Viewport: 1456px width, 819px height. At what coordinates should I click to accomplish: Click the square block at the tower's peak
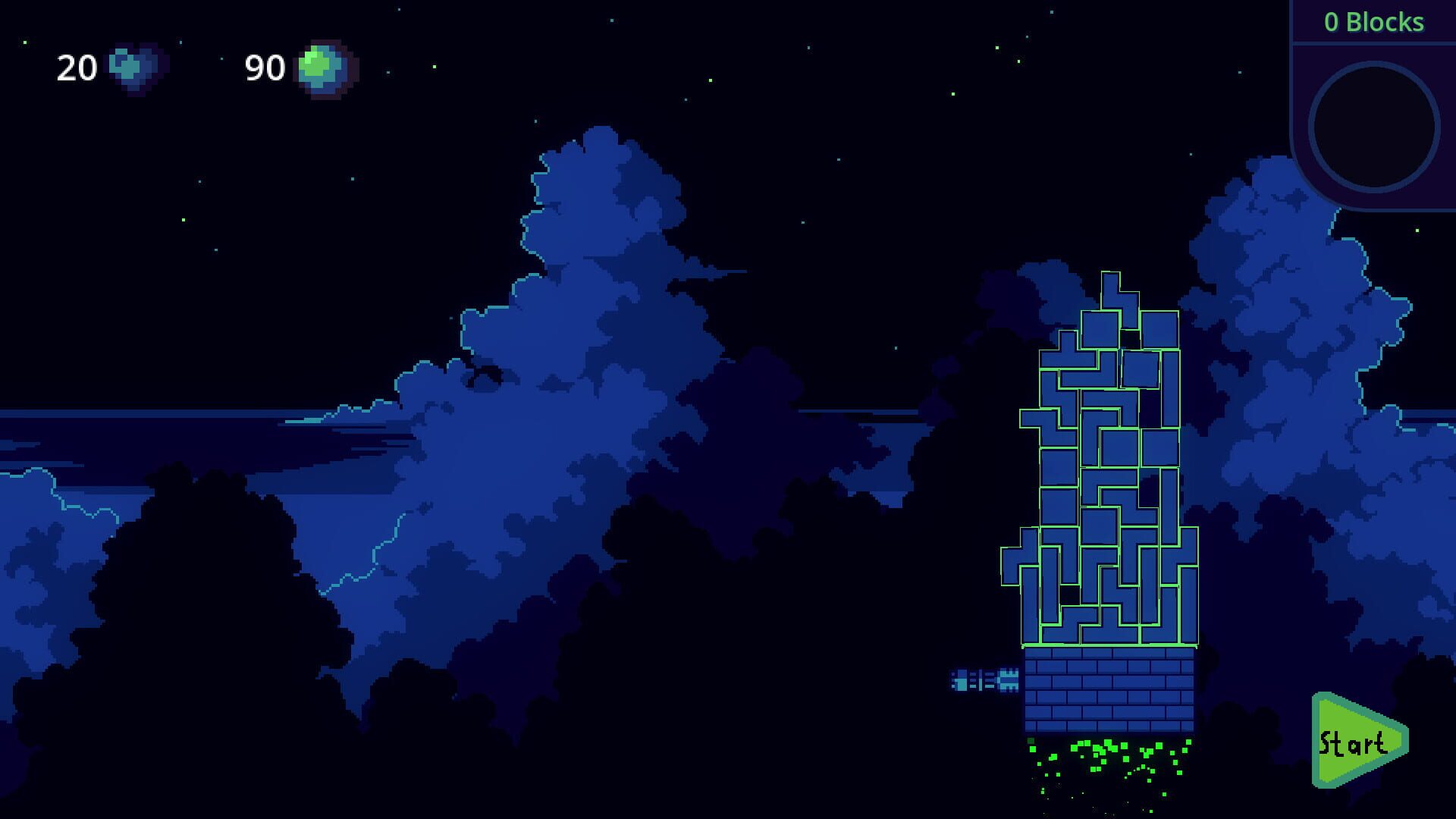tap(1100, 329)
